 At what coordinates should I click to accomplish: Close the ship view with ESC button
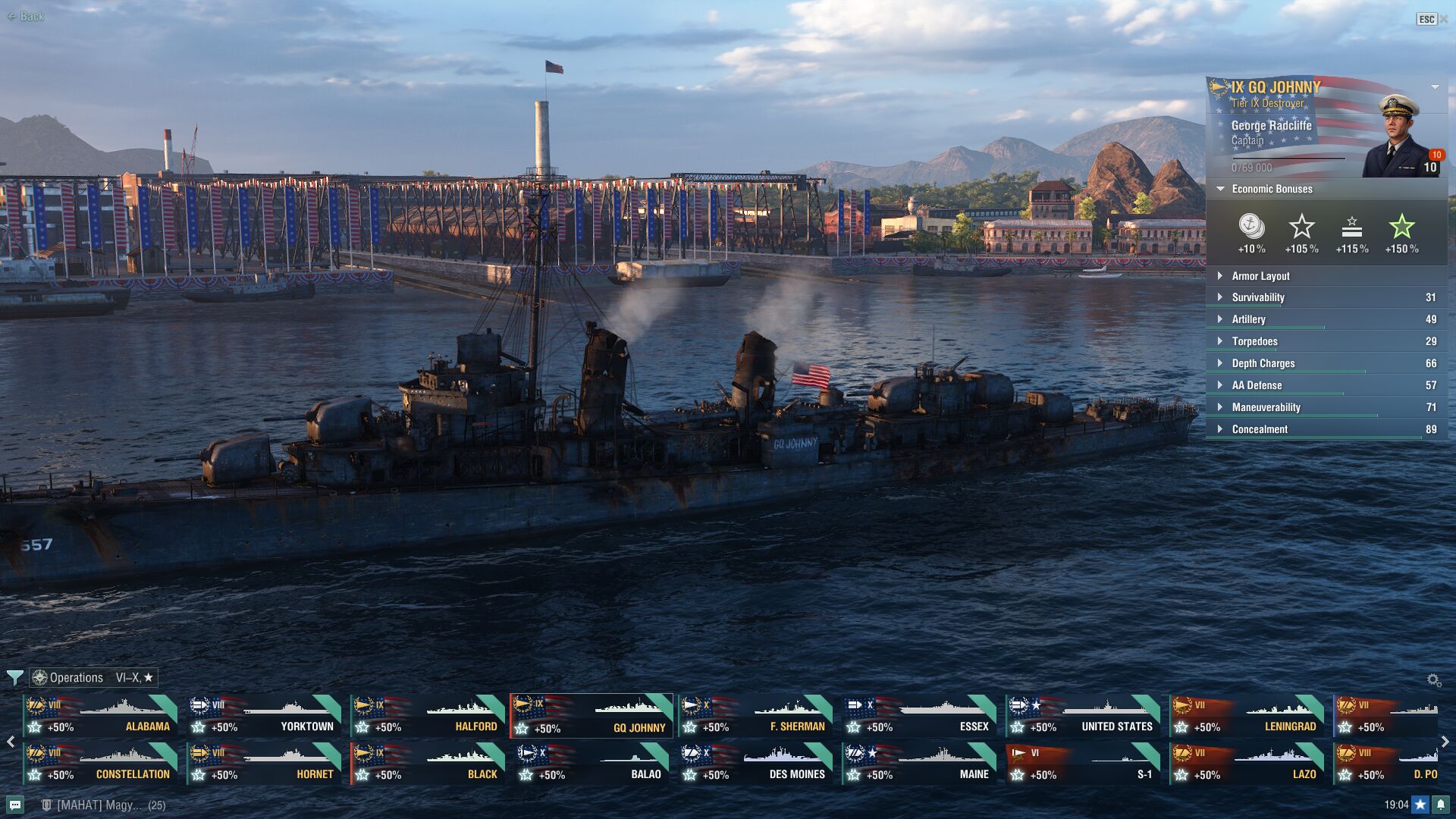(1427, 19)
